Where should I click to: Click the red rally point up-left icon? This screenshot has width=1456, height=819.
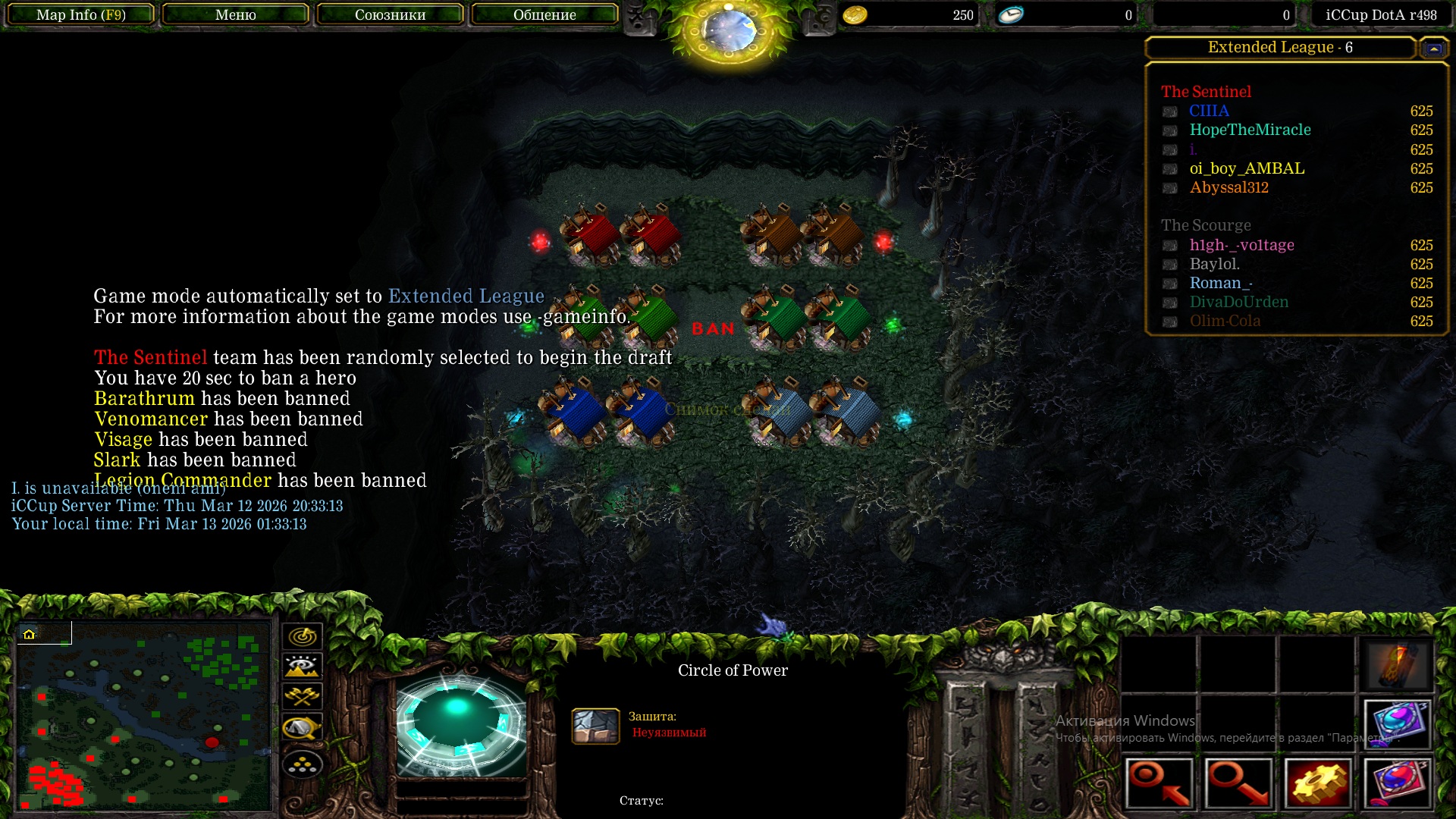[x=1159, y=783]
